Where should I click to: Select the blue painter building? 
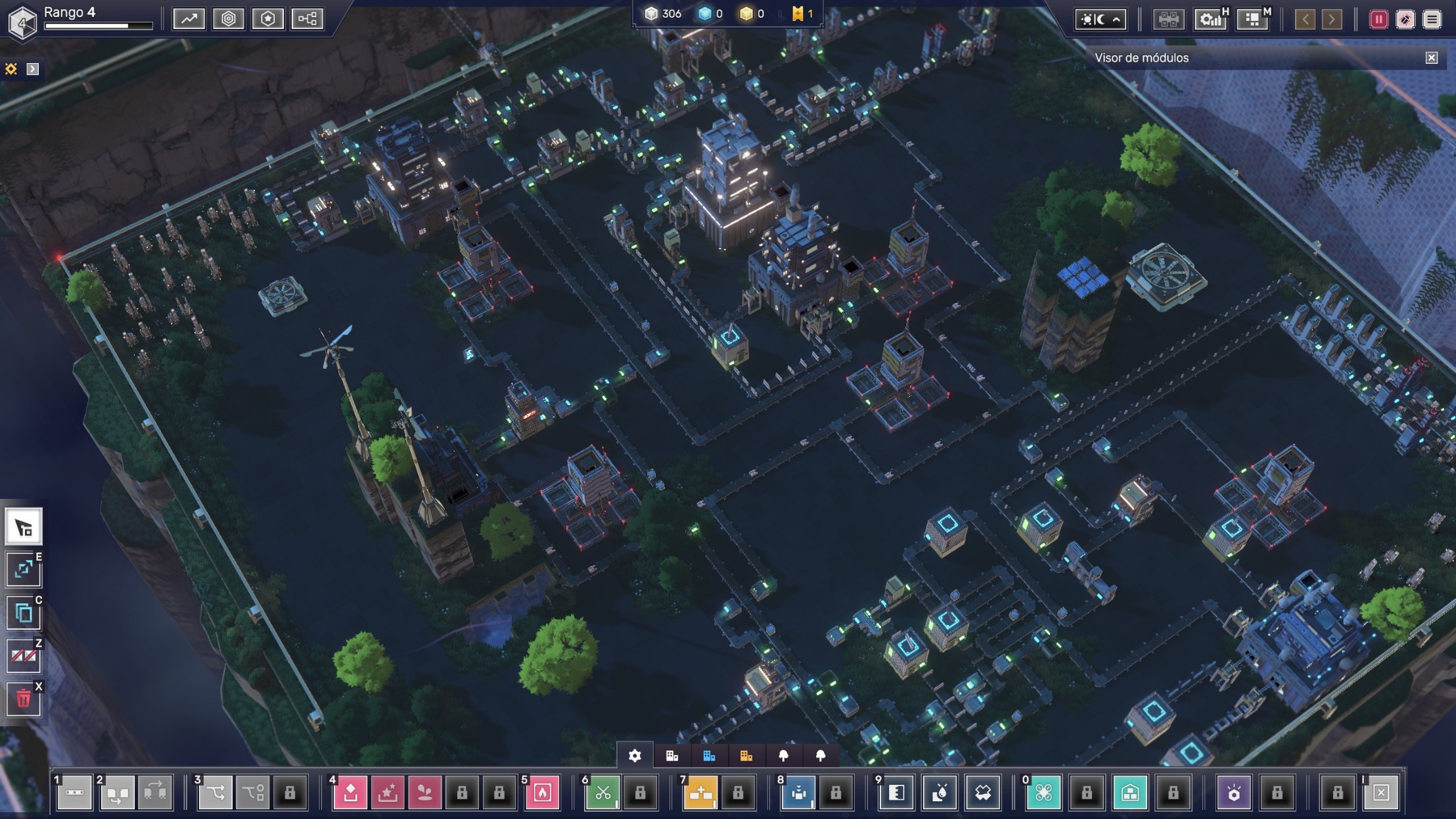(798, 793)
